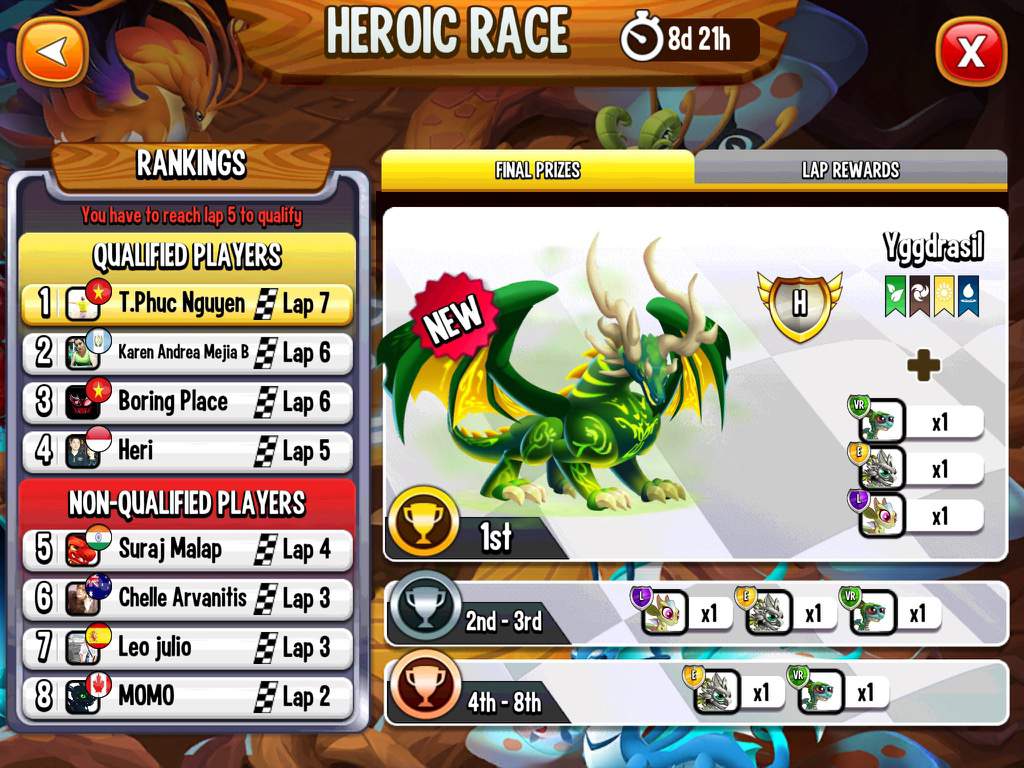Screen dimensions: 1024x768
Task: Choose the Boring Place player row
Action: point(187,402)
